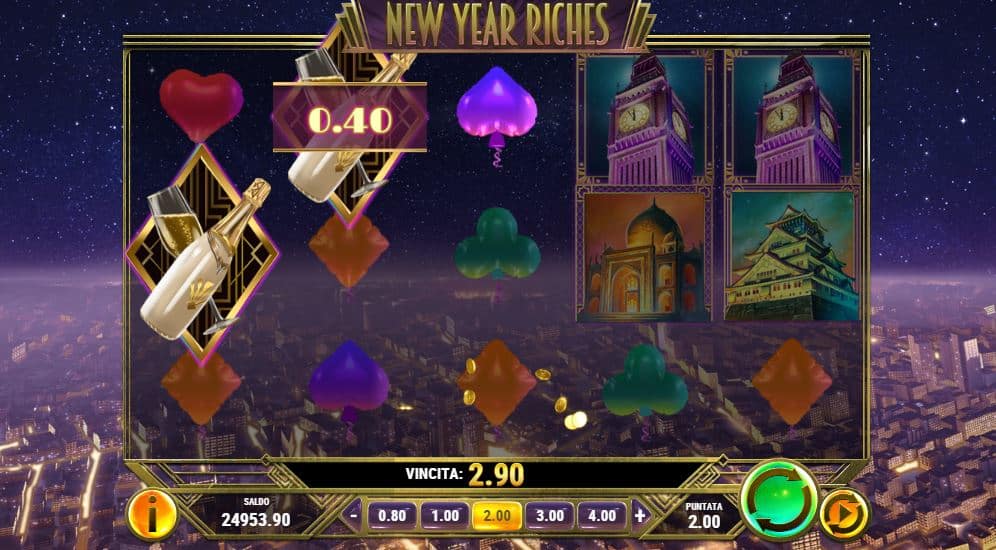The height and width of the screenshot is (550, 996).
Task: Decrease the bet with the minus button
Action: pos(354,516)
